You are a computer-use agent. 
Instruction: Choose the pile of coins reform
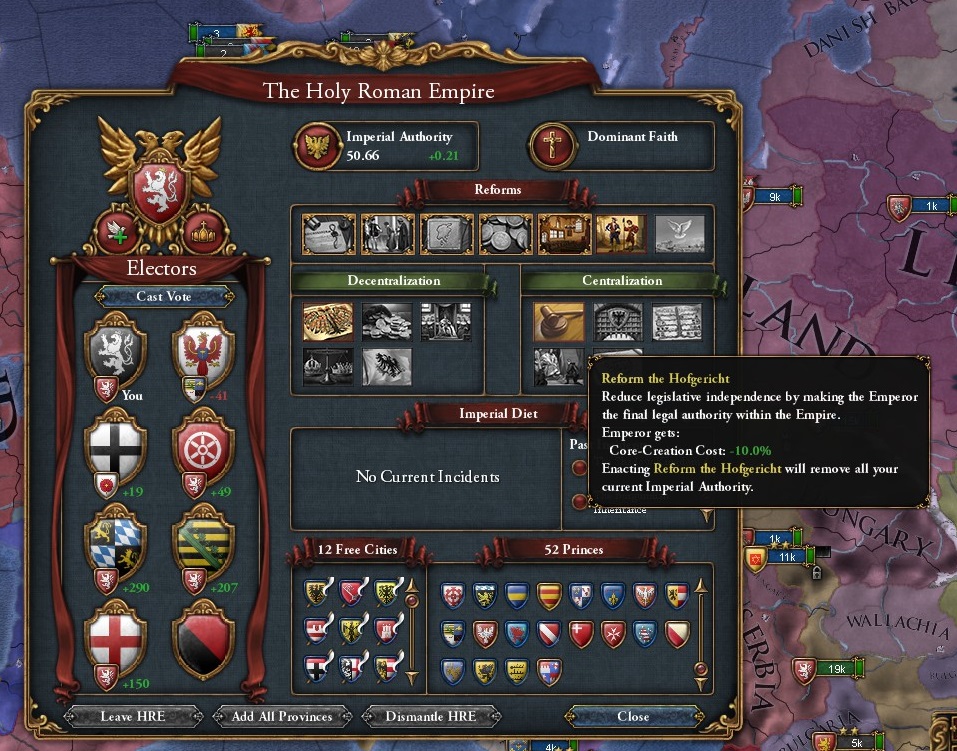pos(505,234)
